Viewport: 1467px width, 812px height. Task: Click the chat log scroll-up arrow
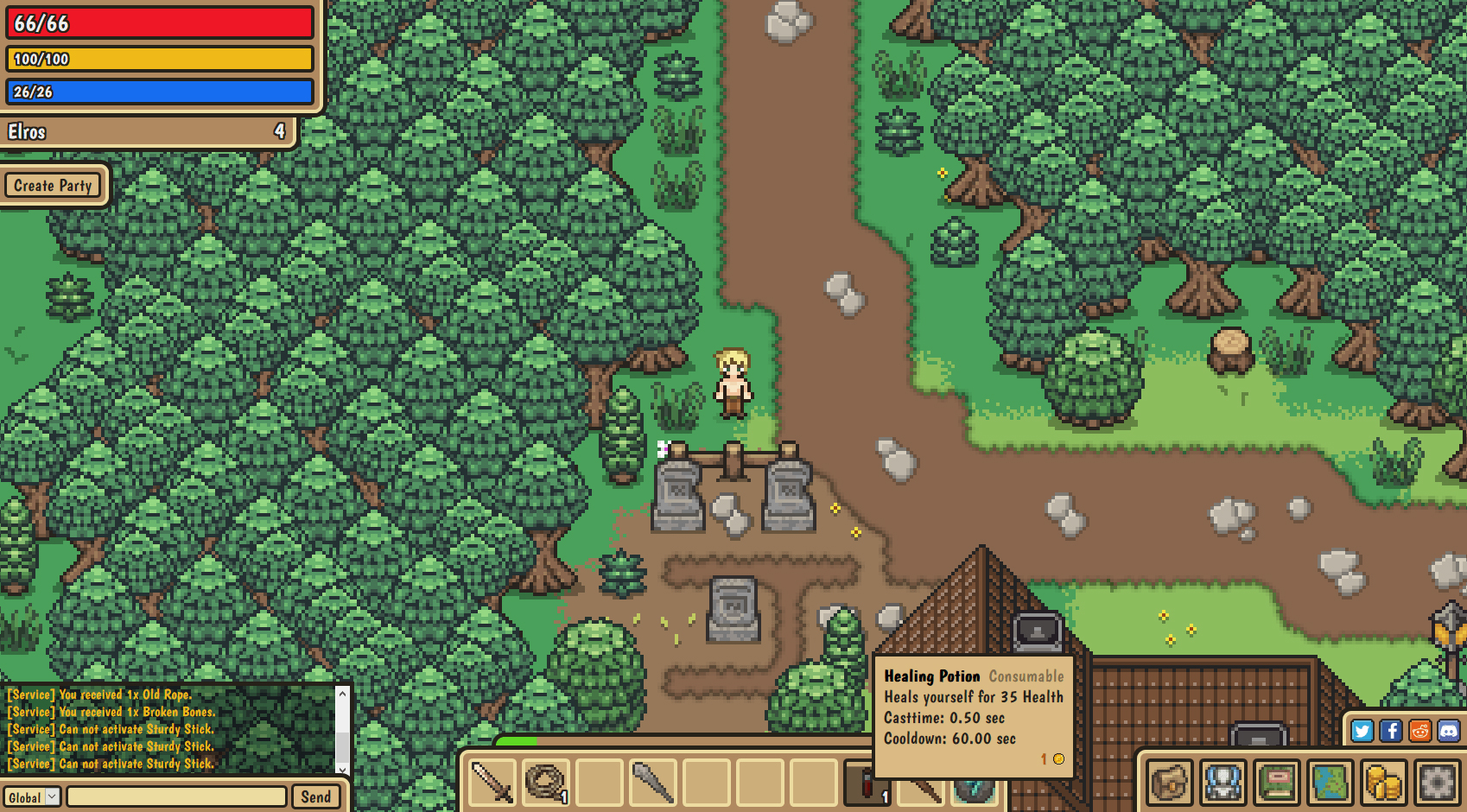click(x=342, y=694)
